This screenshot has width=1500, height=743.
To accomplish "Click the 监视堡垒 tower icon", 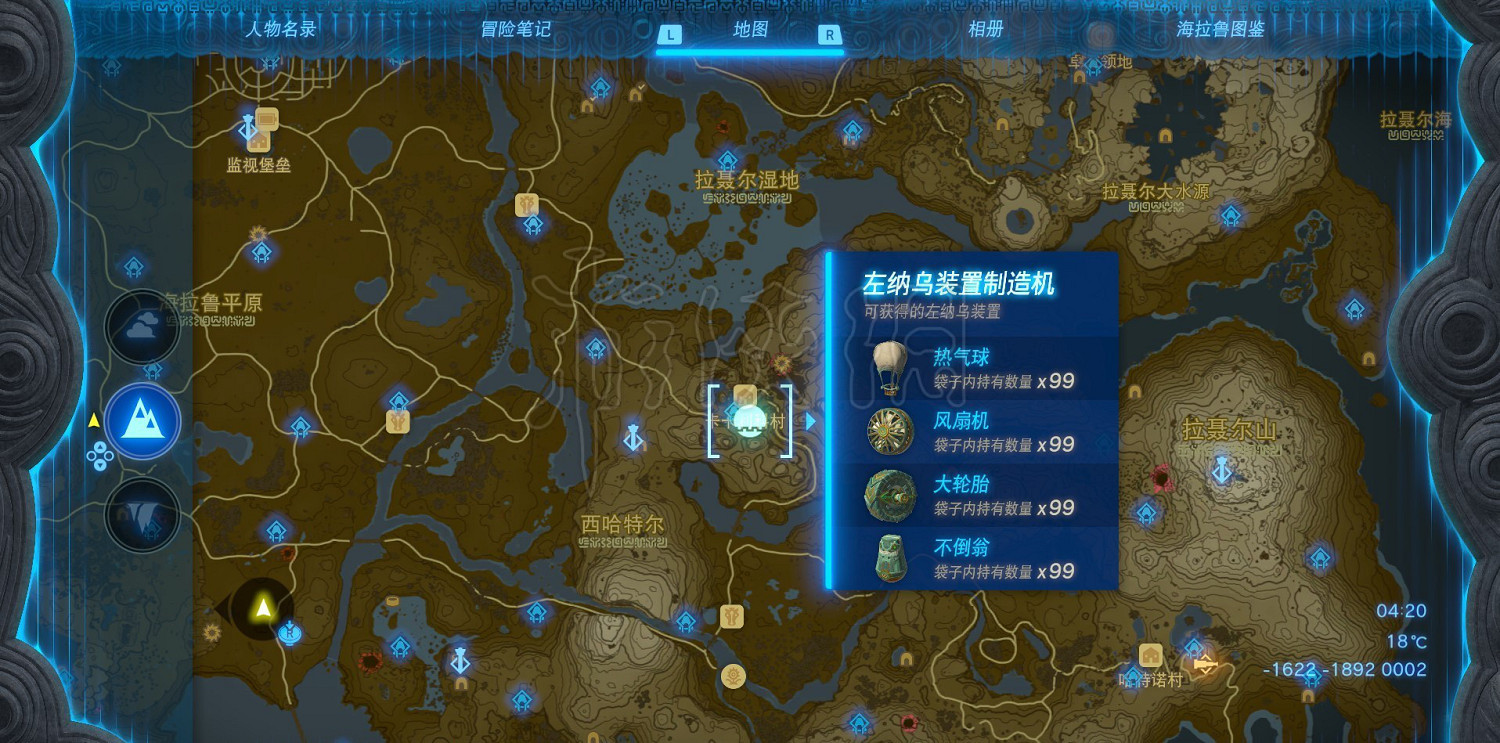I will 248,128.
